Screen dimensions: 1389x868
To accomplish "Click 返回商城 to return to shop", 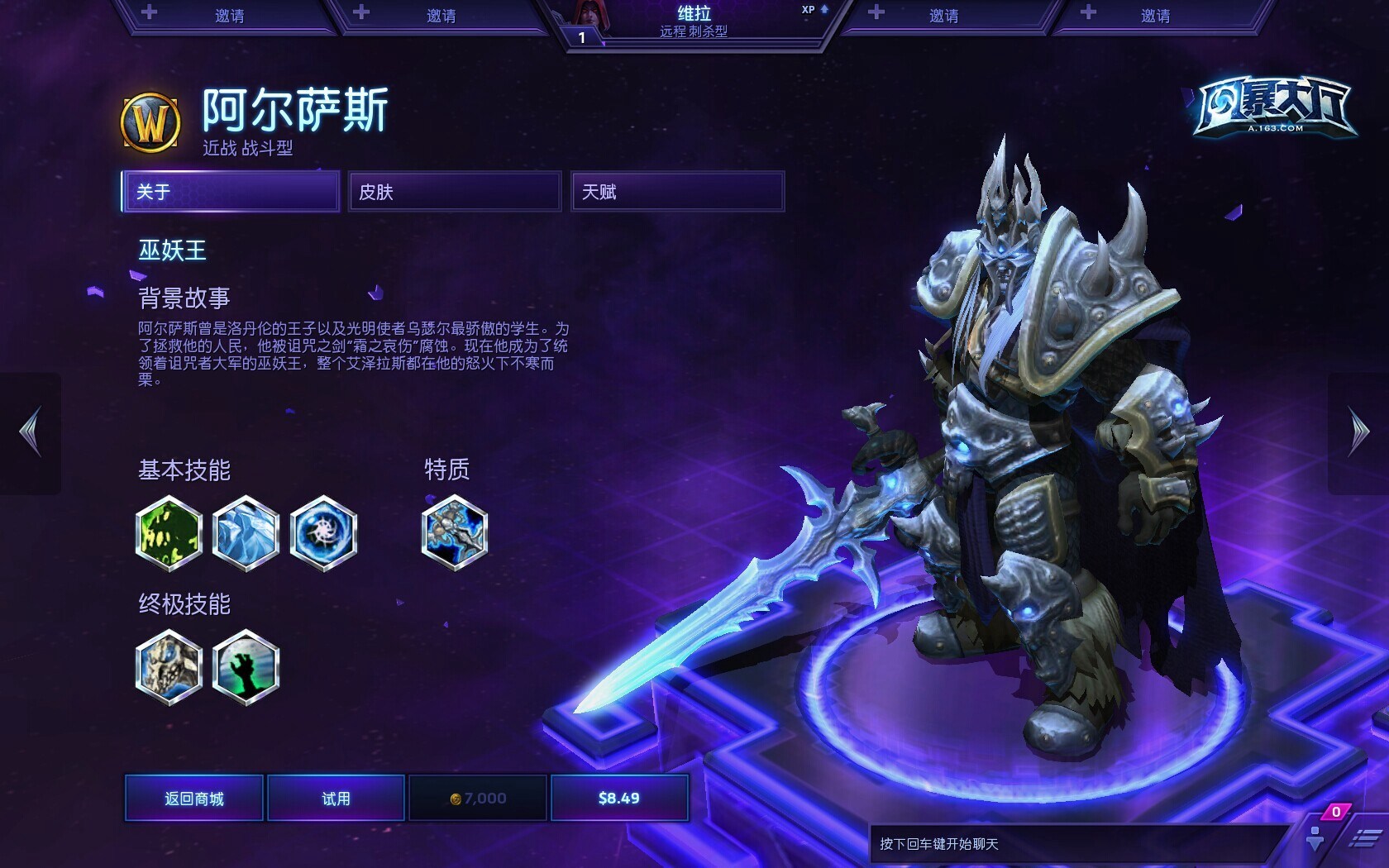I will (194, 798).
